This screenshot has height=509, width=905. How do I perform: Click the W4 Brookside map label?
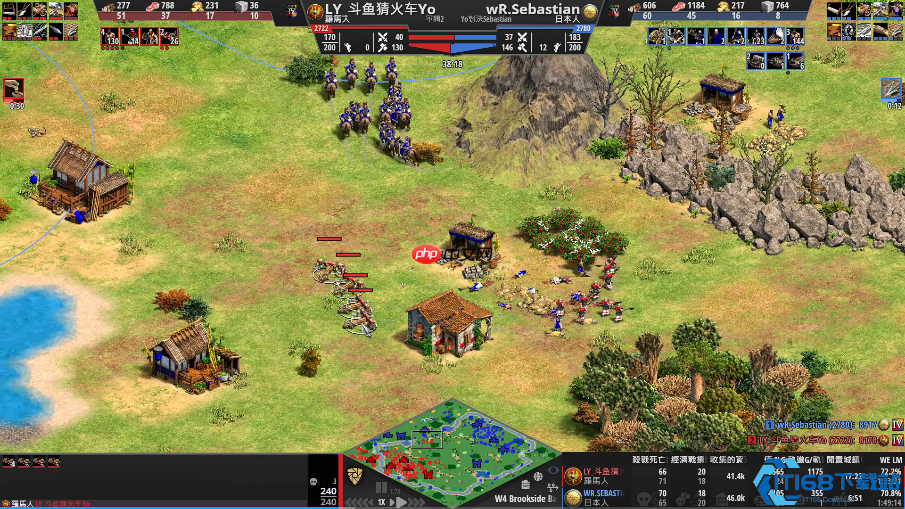coord(523,497)
